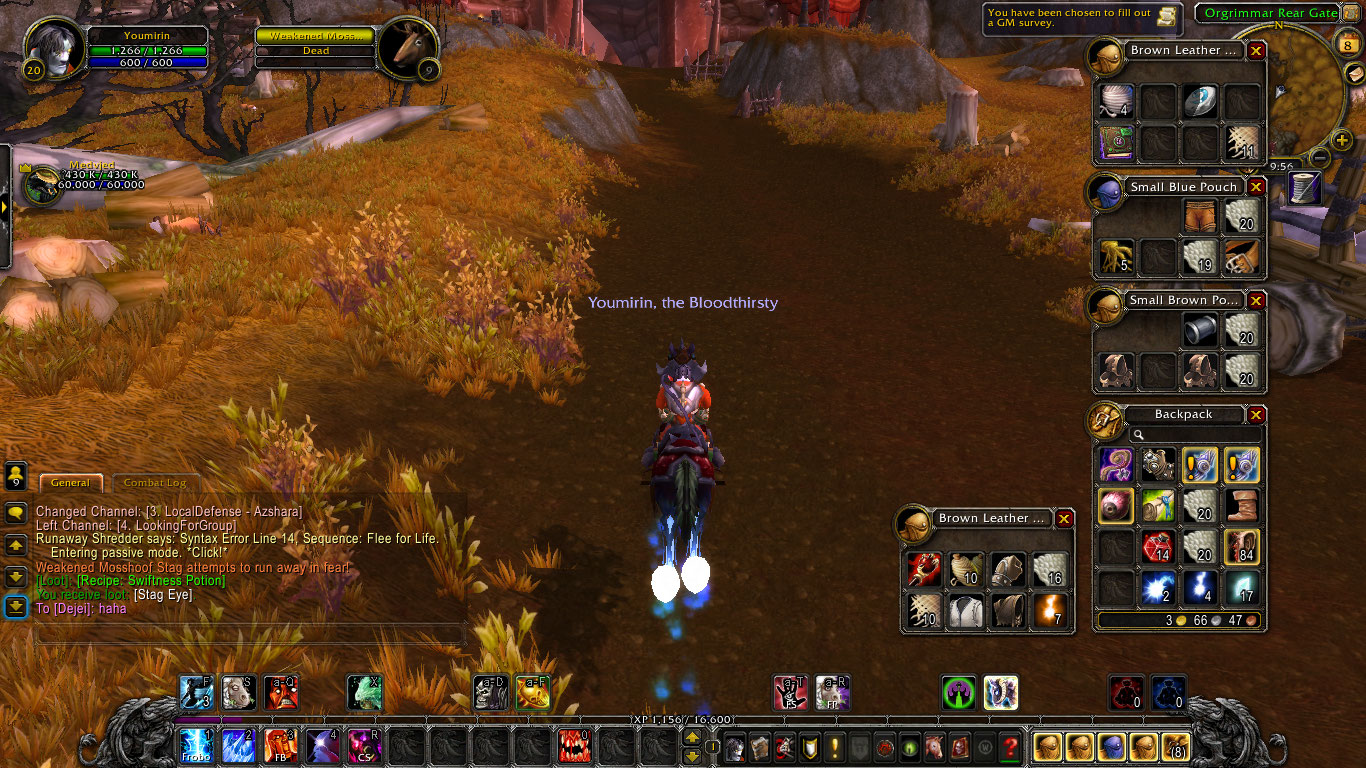This screenshot has height=768, width=1366.
Task: Activate the FB fire spell in slot 3
Action: point(281,746)
